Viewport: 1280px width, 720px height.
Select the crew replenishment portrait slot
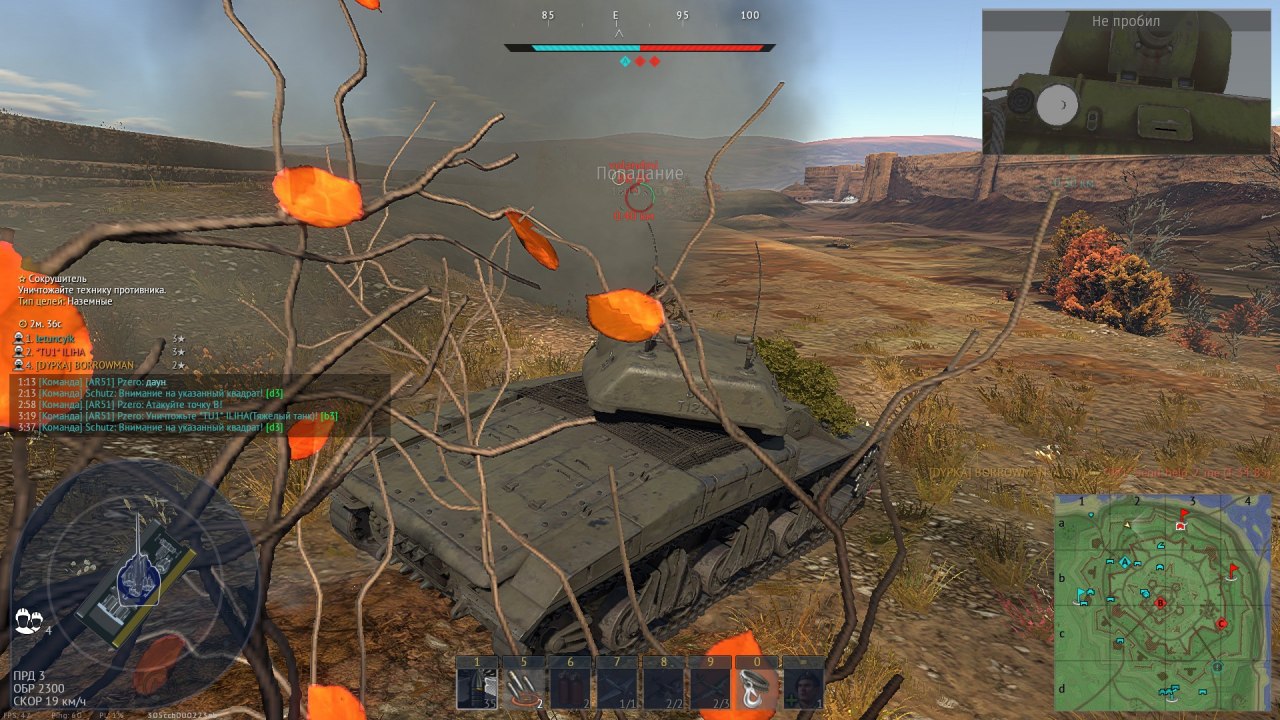(803, 687)
